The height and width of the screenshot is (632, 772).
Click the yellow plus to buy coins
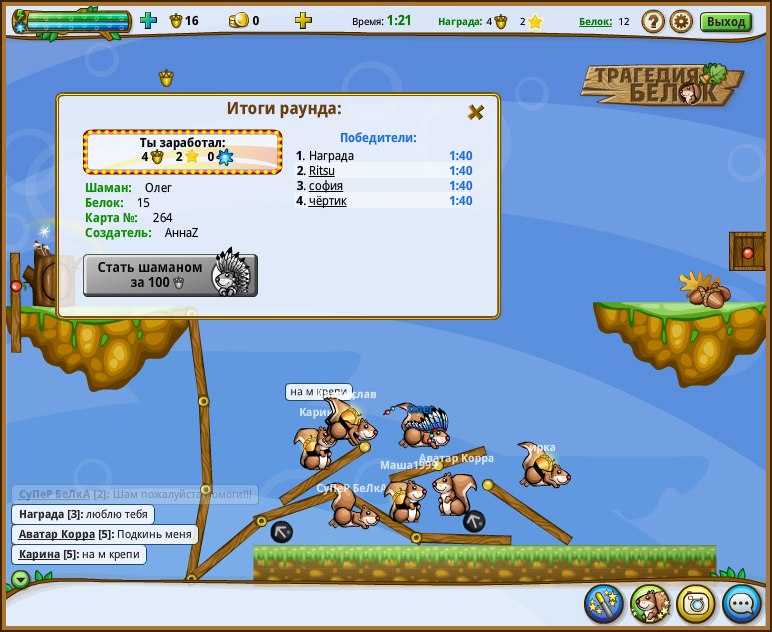click(x=303, y=20)
